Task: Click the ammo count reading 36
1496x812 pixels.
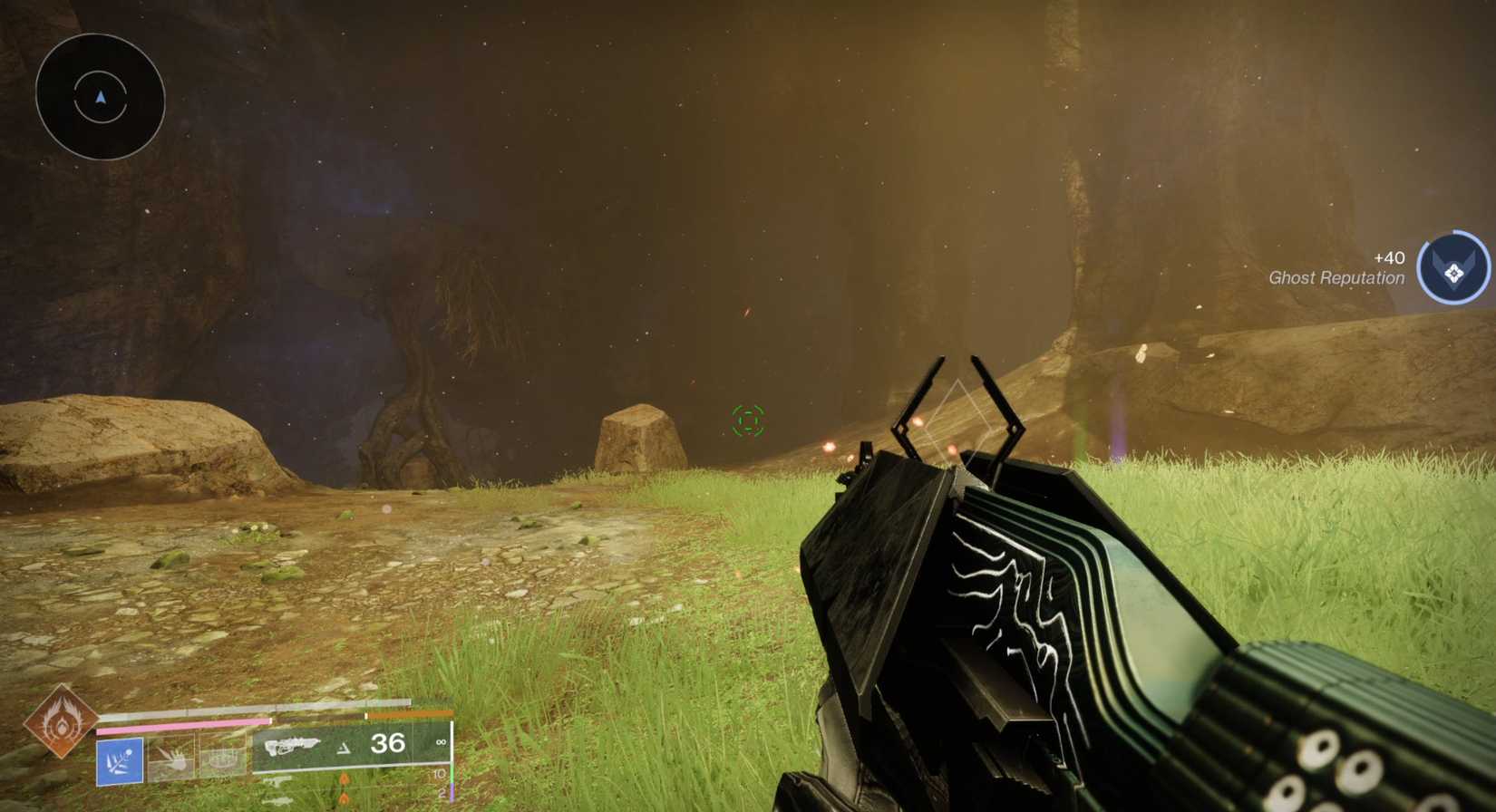Action: pyautogui.click(x=387, y=744)
